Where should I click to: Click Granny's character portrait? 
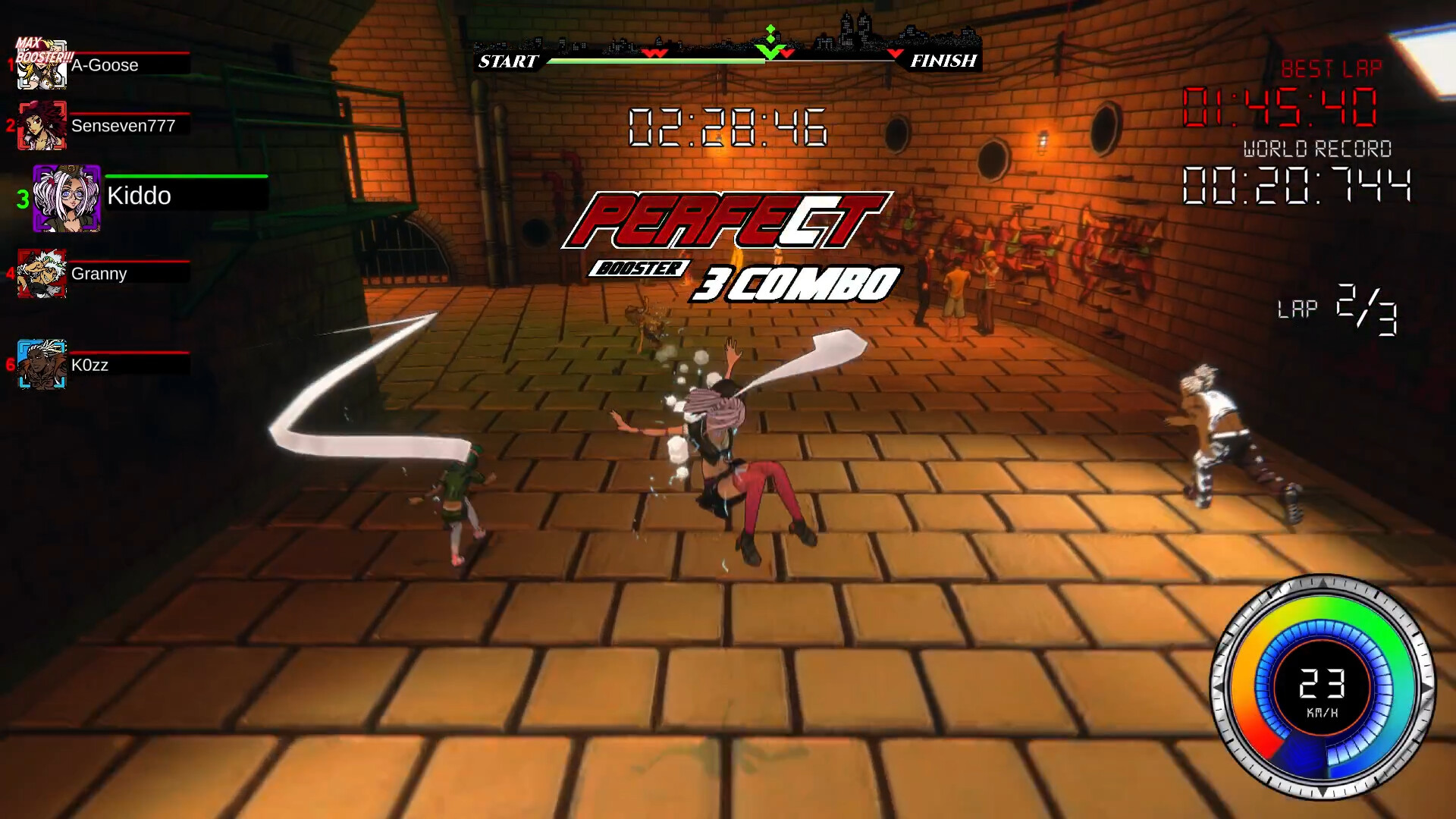[x=42, y=274]
